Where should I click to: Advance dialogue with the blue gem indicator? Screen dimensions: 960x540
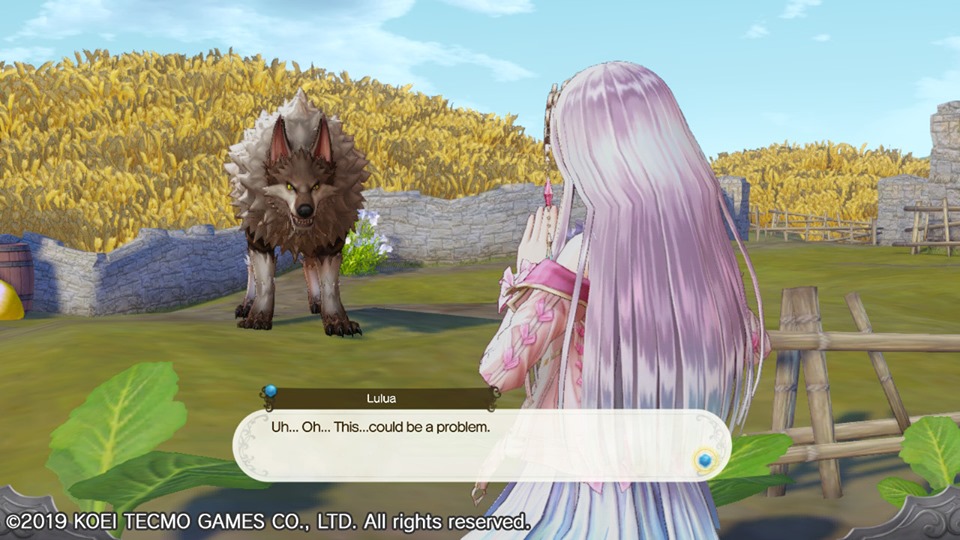click(705, 461)
